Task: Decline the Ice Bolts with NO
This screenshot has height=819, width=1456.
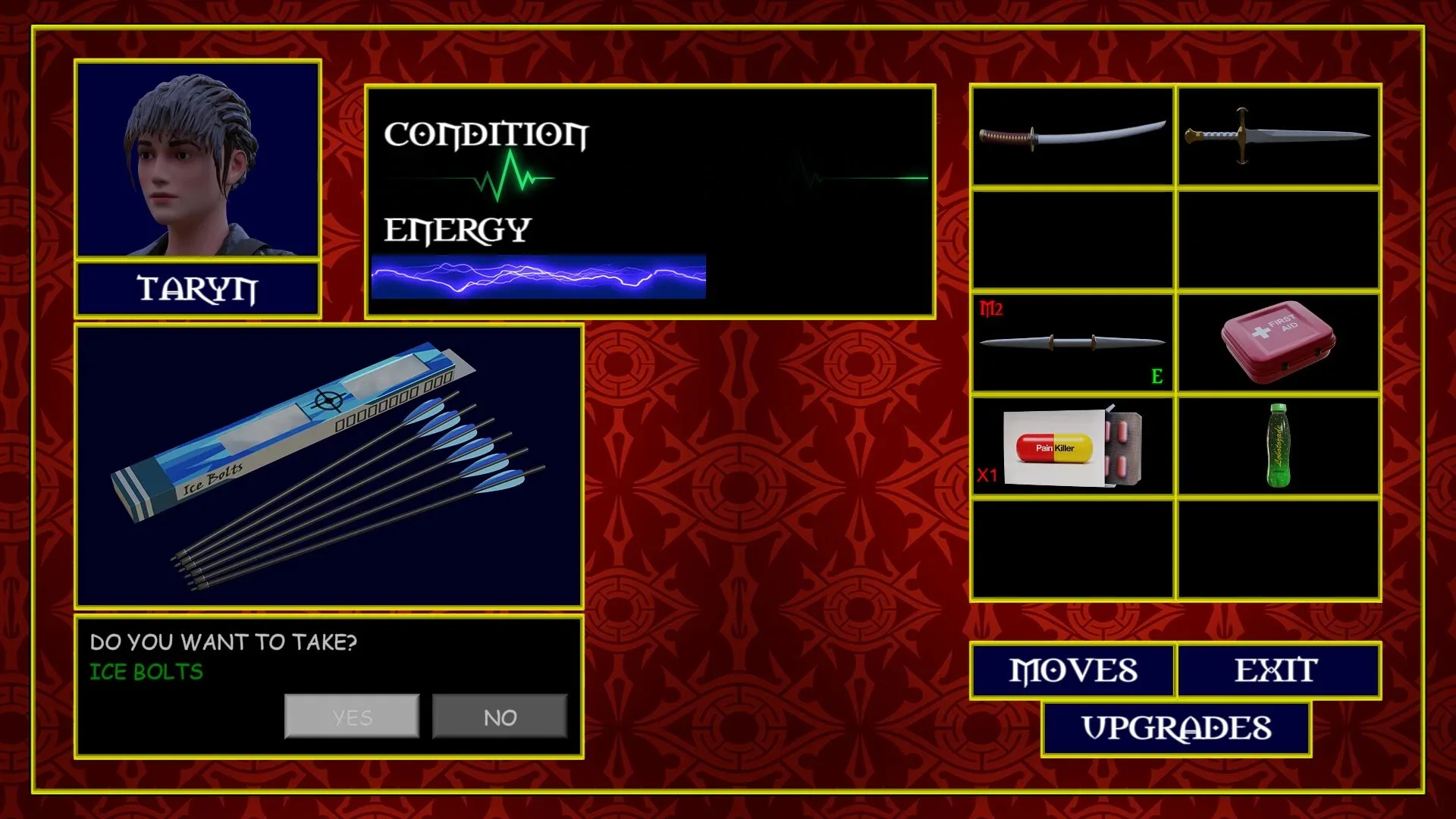Action: tap(500, 716)
